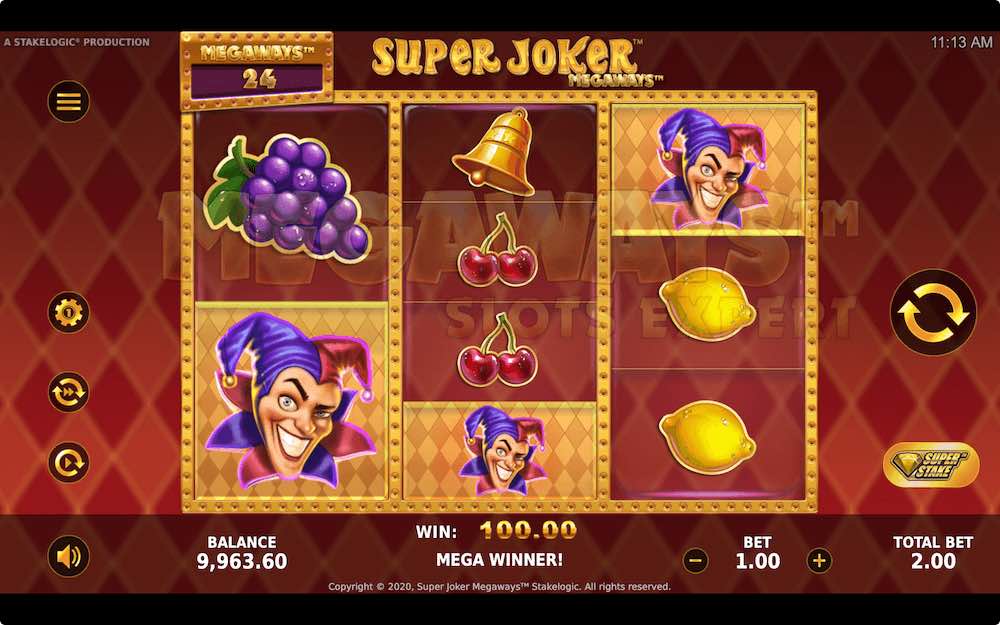Image resolution: width=1000 pixels, height=625 pixels.
Task: Mute the sound with the speaker icon
Action: click(69, 557)
